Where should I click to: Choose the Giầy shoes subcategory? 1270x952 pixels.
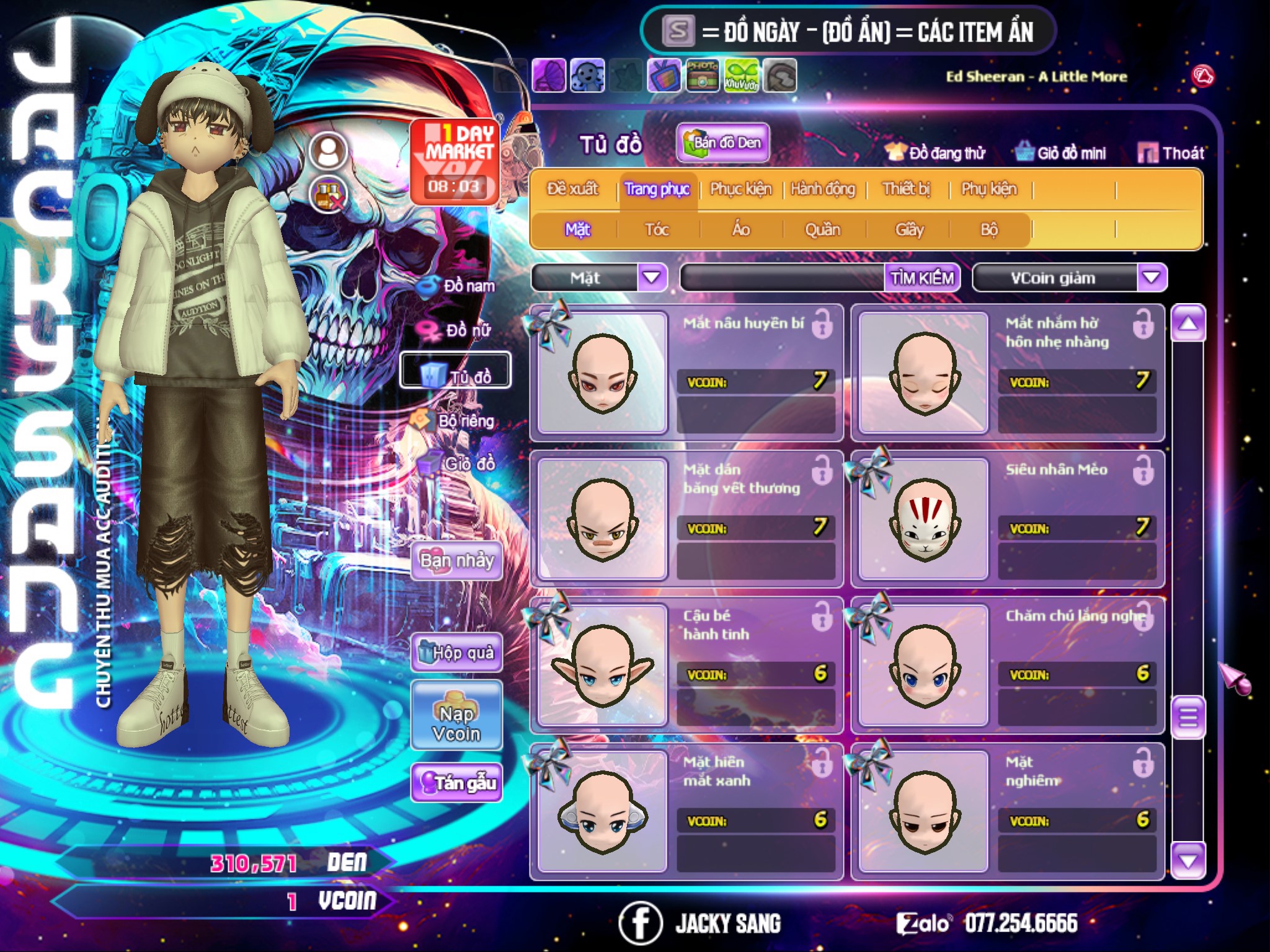coord(909,230)
